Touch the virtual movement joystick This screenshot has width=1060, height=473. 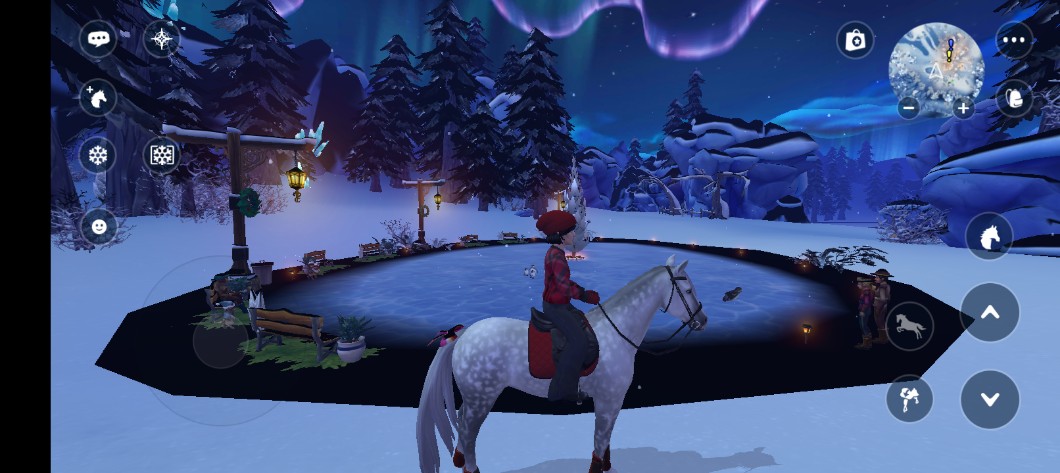tap(222, 340)
